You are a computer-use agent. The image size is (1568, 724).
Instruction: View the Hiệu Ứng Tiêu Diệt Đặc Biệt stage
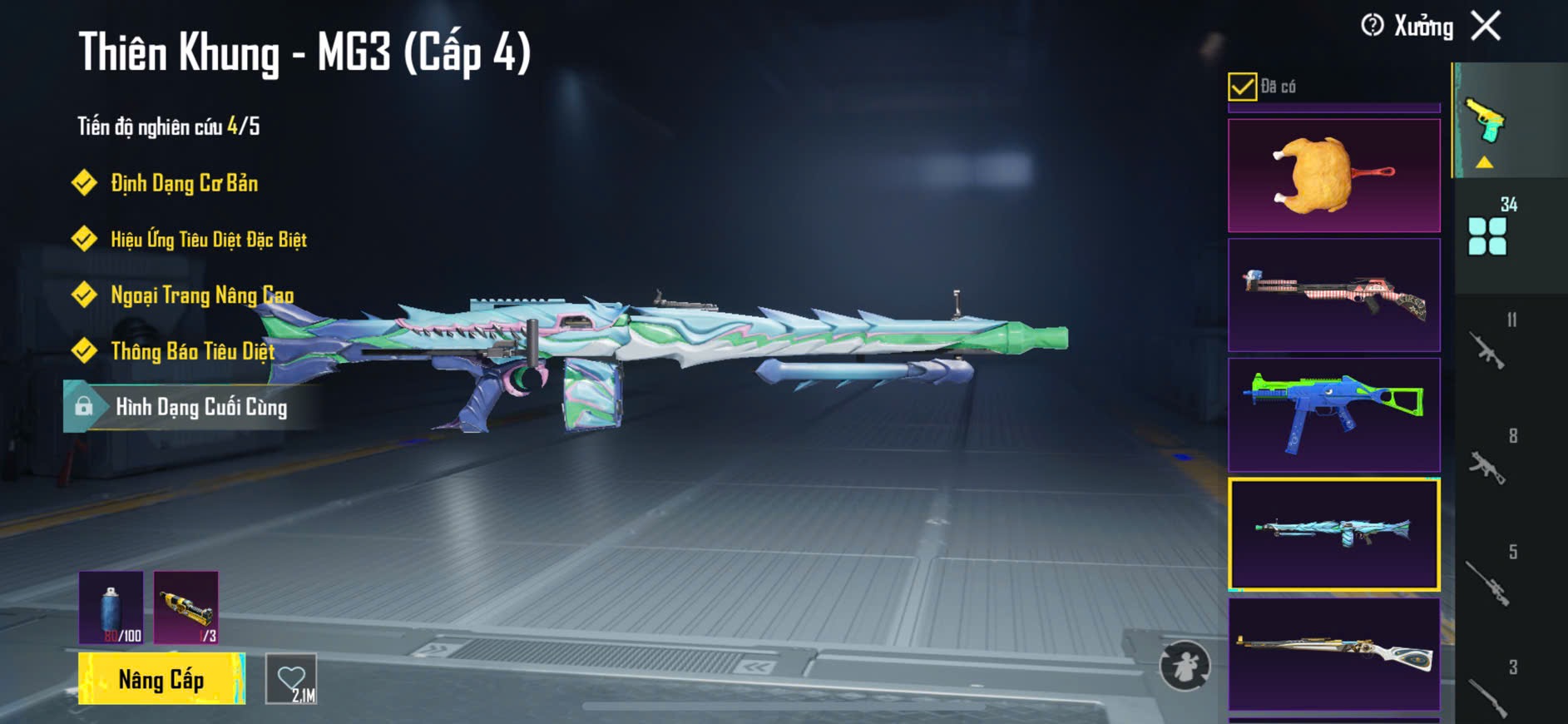point(208,240)
